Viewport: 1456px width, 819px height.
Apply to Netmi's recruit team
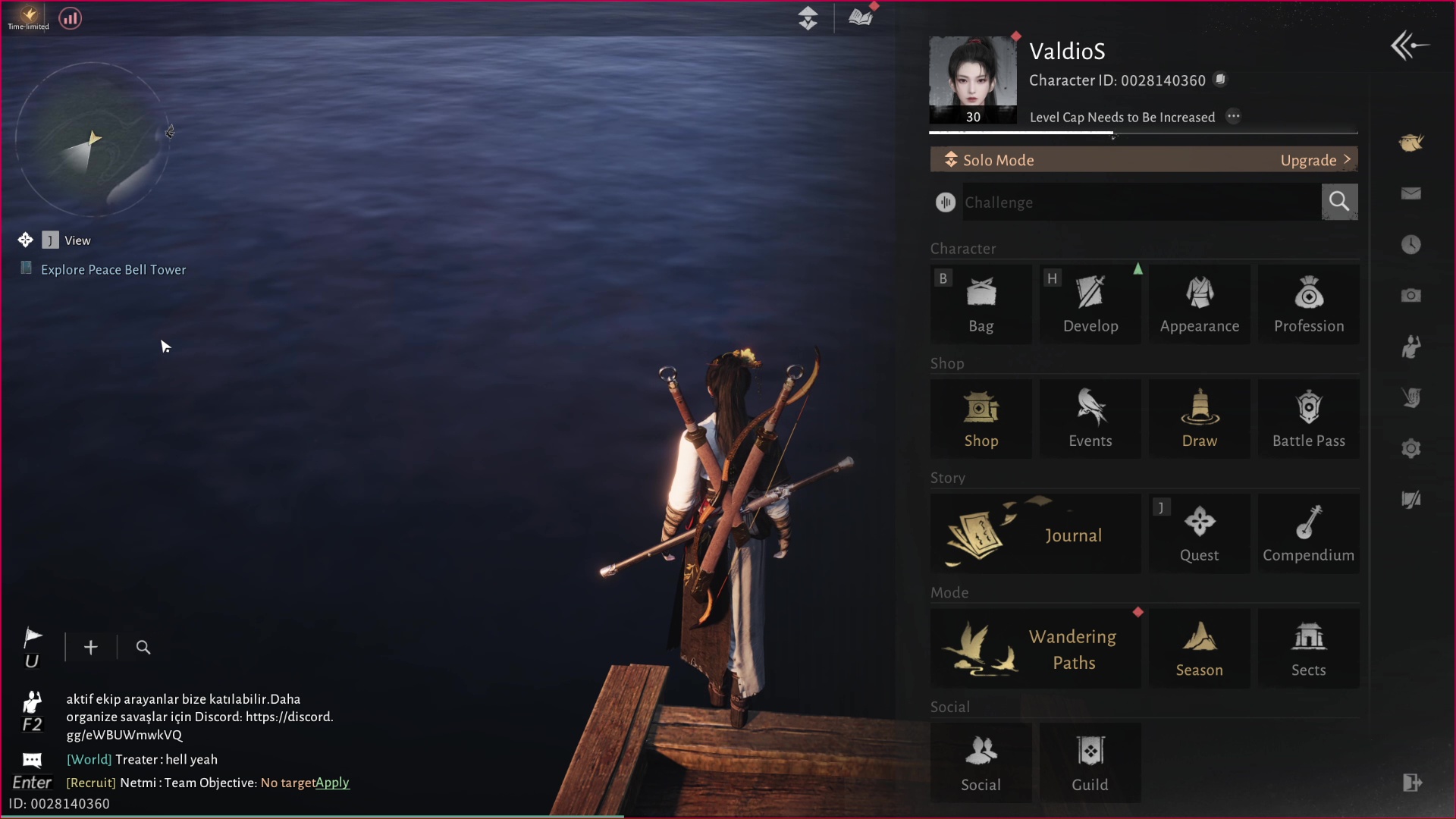coord(332,783)
